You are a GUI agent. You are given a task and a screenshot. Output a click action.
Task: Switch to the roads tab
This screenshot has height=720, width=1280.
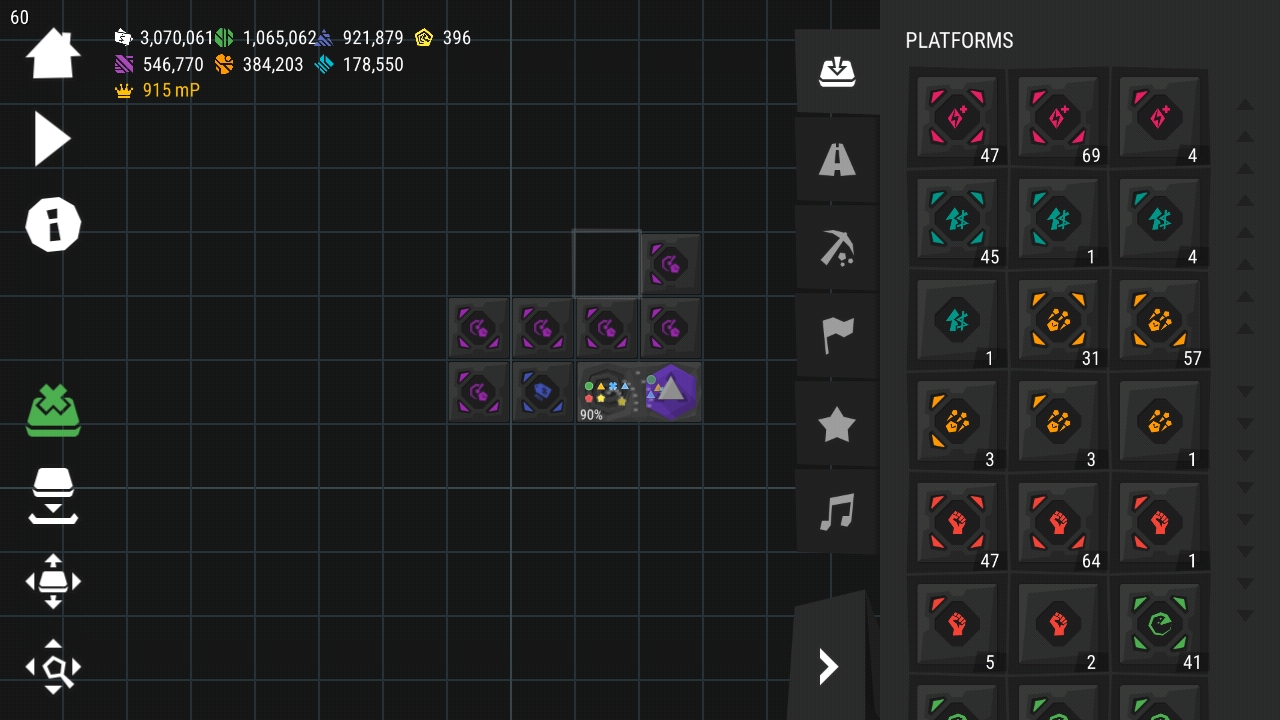coord(837,159)
